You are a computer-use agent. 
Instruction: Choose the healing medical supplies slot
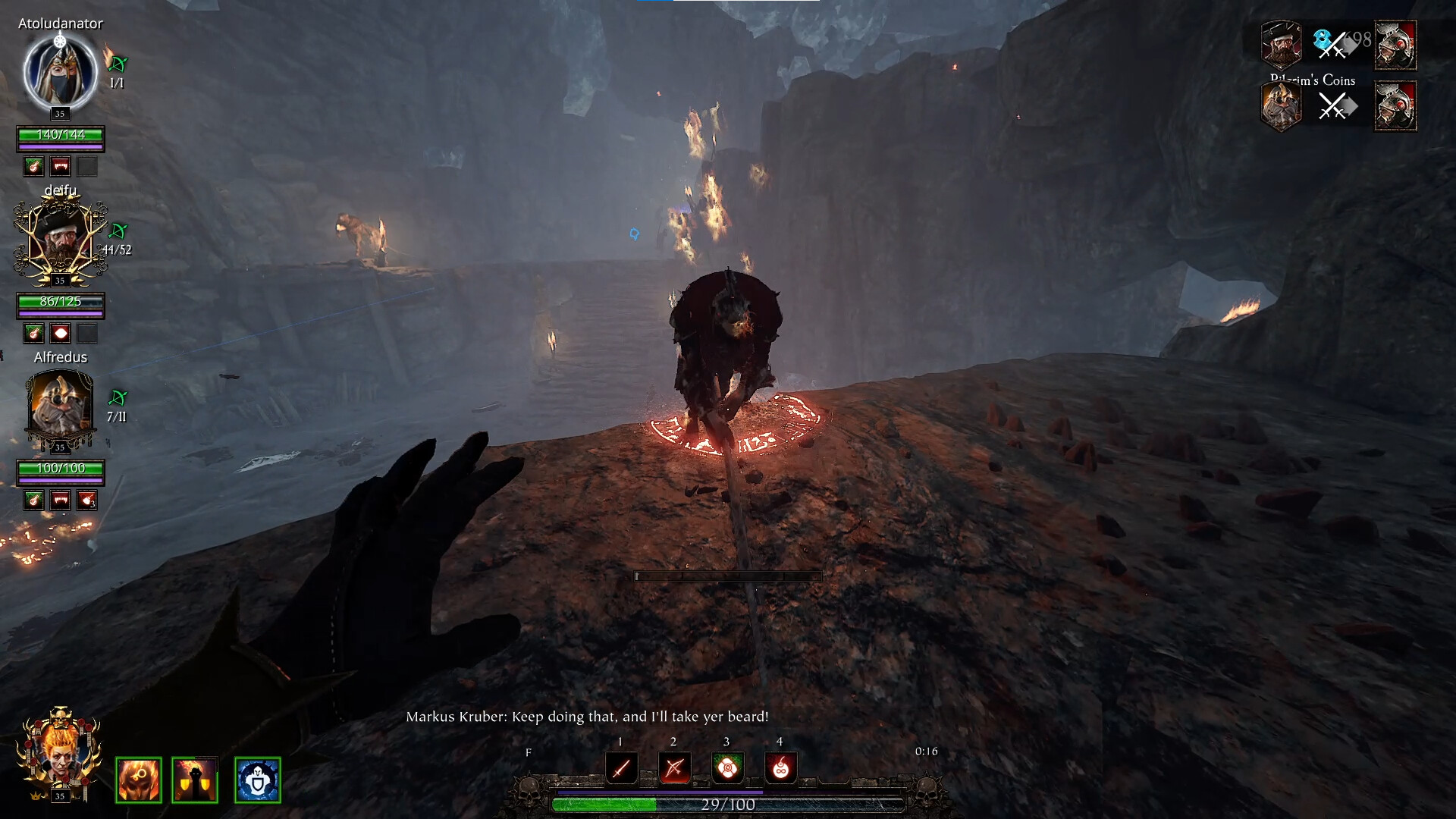pos(727,768)
